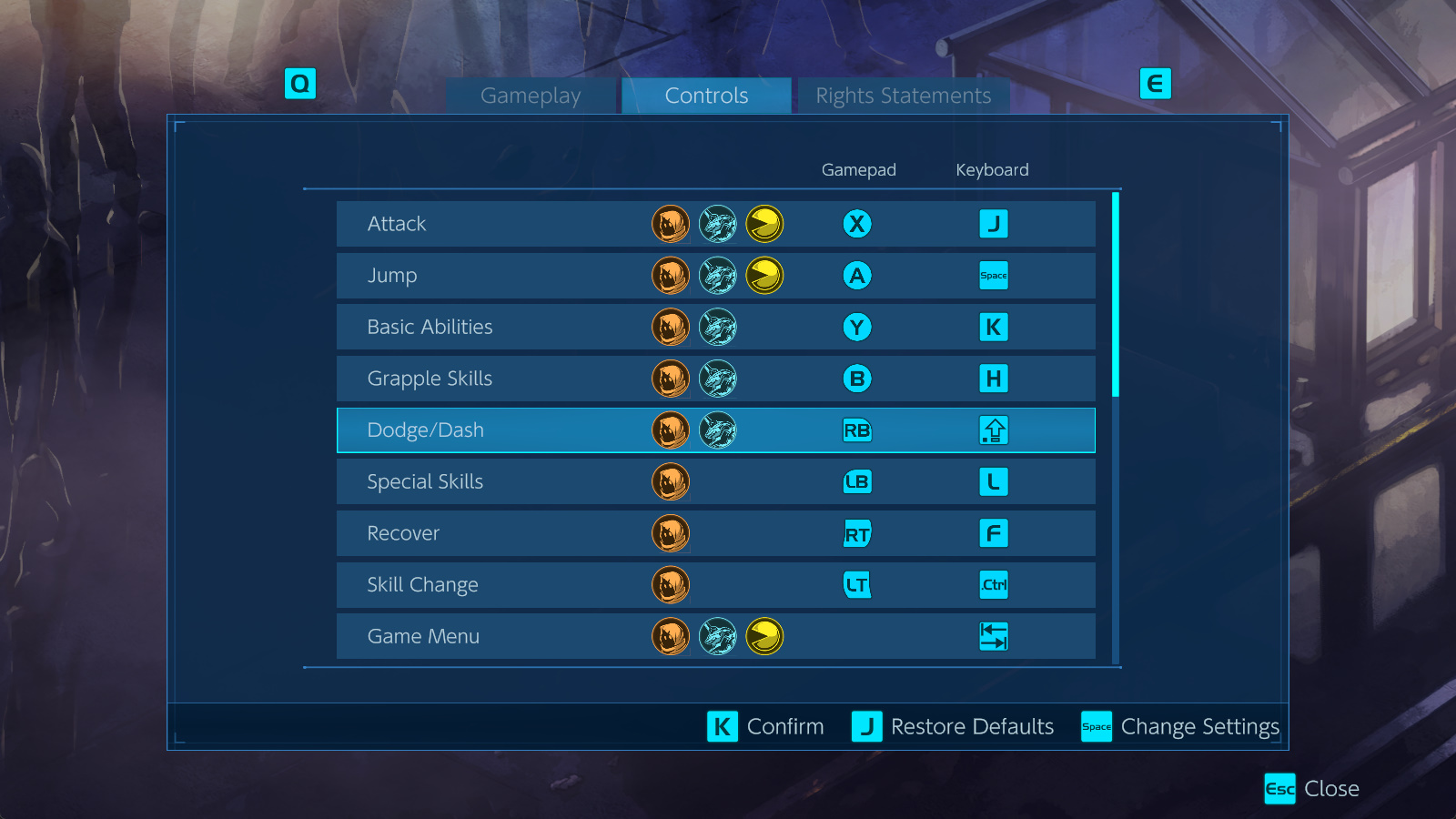
Task: Select the Attack binding row
Action: 715,224
